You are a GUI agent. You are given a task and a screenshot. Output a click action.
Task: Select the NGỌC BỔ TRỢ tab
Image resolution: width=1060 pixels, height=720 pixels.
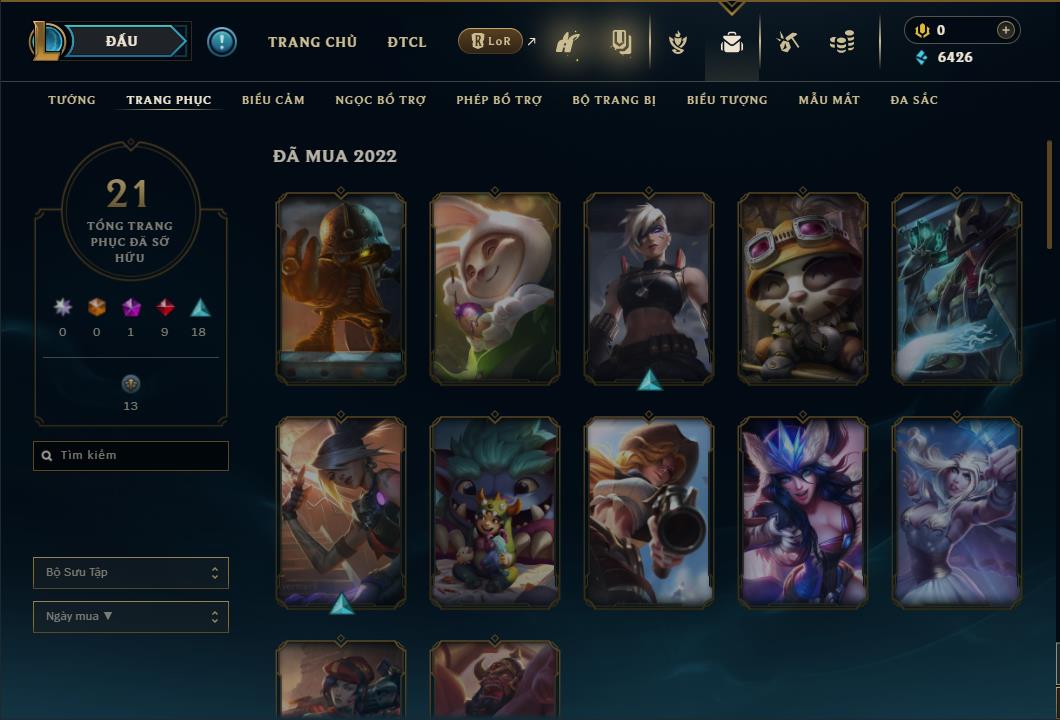(380, 100)
